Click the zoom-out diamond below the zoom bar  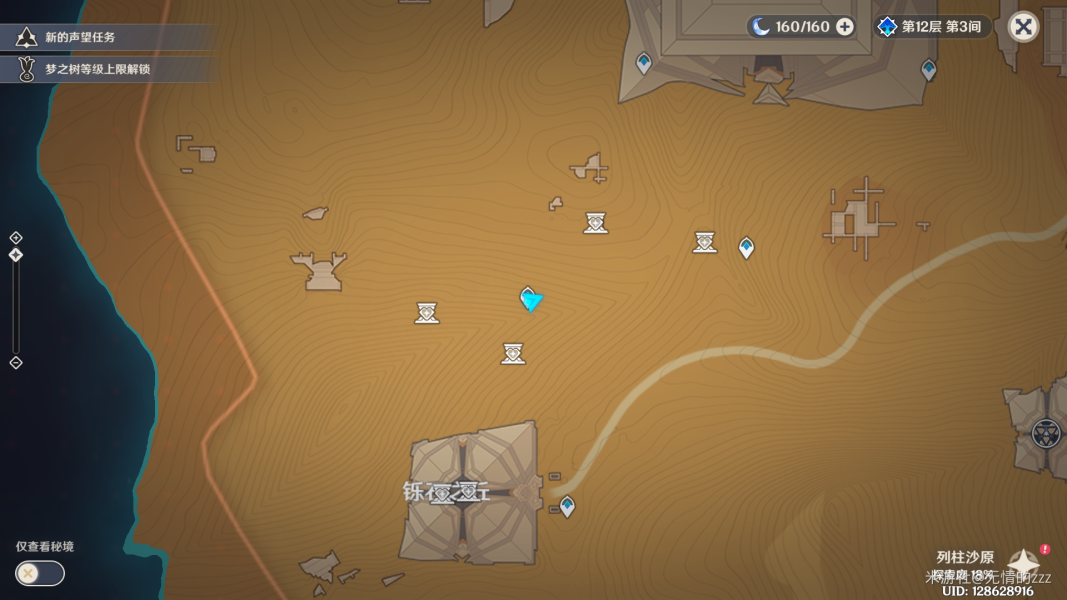16,362
